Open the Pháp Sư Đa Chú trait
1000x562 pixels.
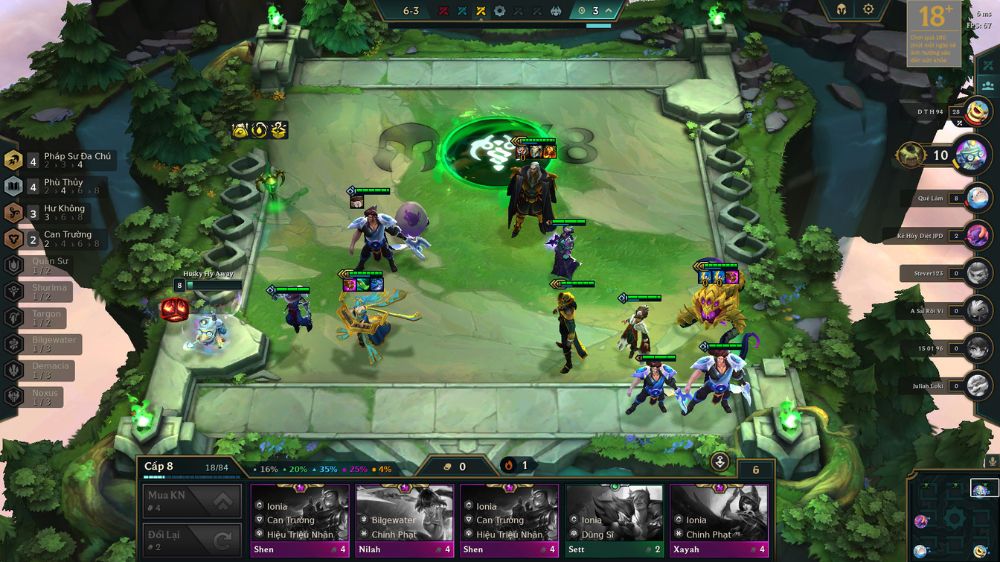[x=60, y=161]
